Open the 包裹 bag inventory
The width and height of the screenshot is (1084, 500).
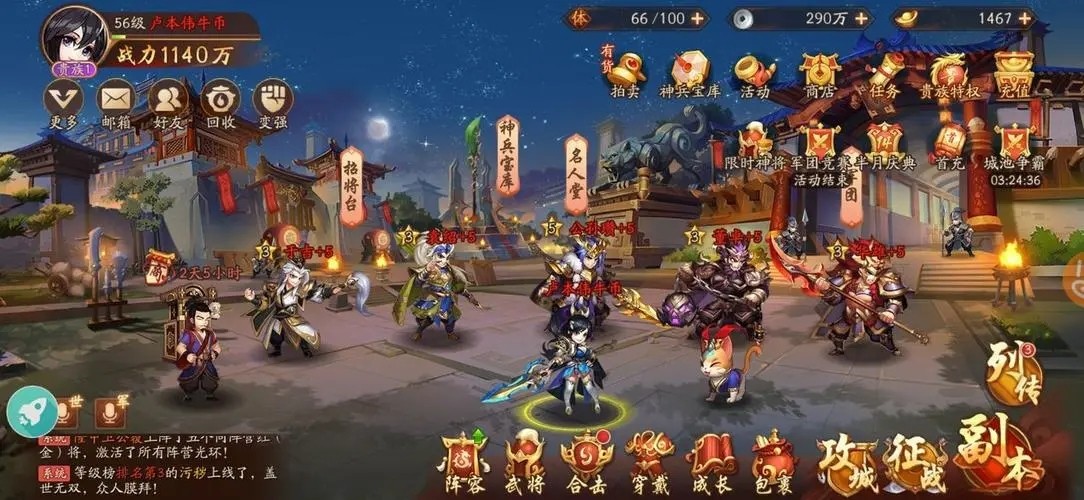(x=773, y=461)
